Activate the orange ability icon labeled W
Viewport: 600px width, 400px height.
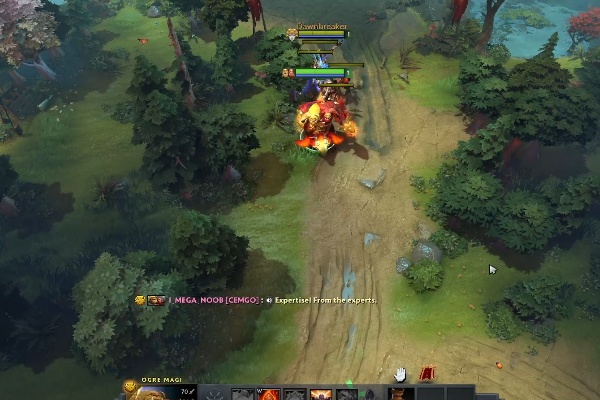point(269,394)
